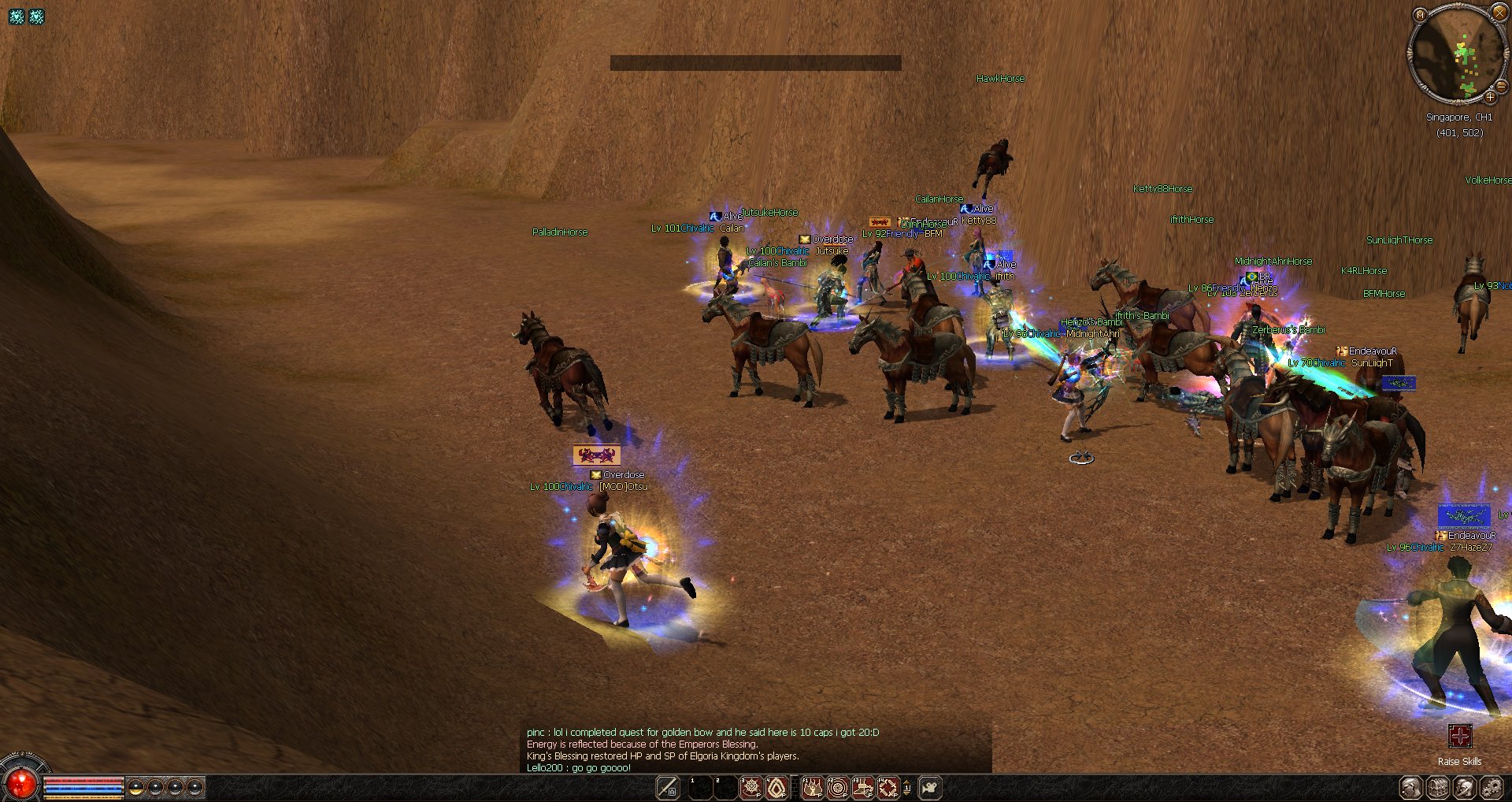Click the video camera icon
Image resolution: width=1512 pixels, height=802 pixels.
pyautogui.click(x=930, y=787)
